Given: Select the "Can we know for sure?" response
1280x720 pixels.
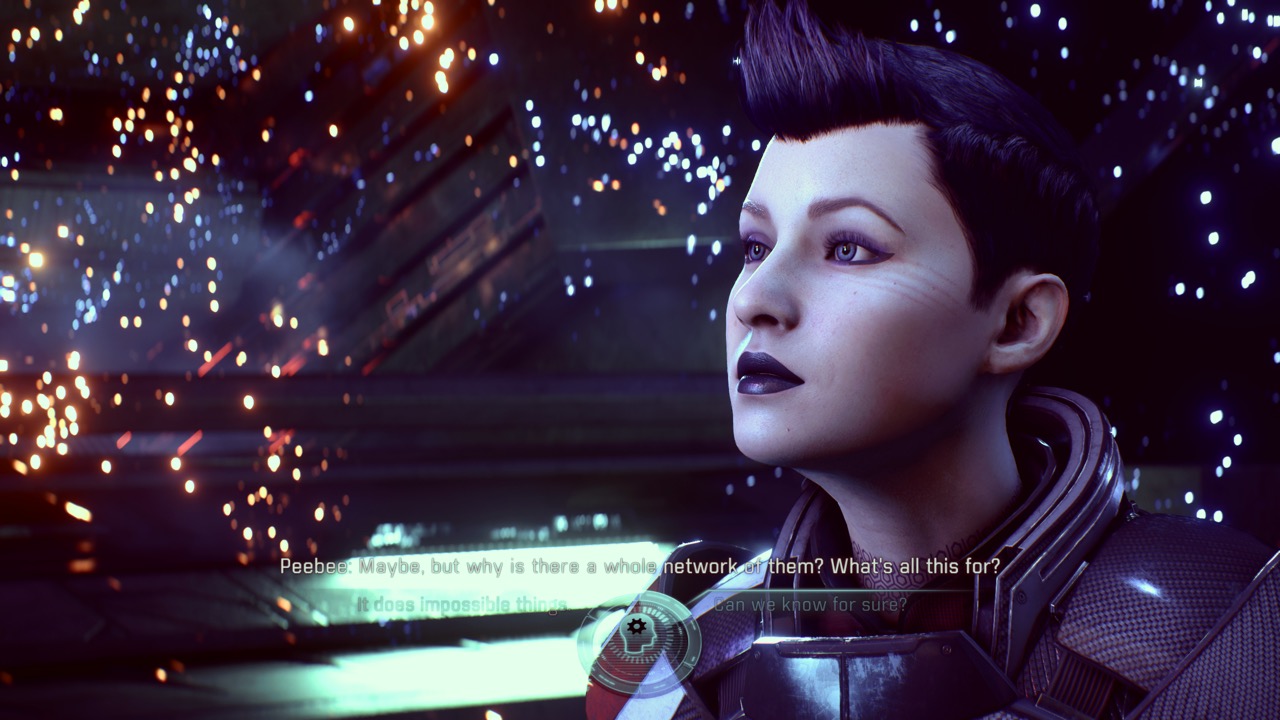Looking at the screenshot, I should (810, 604).
